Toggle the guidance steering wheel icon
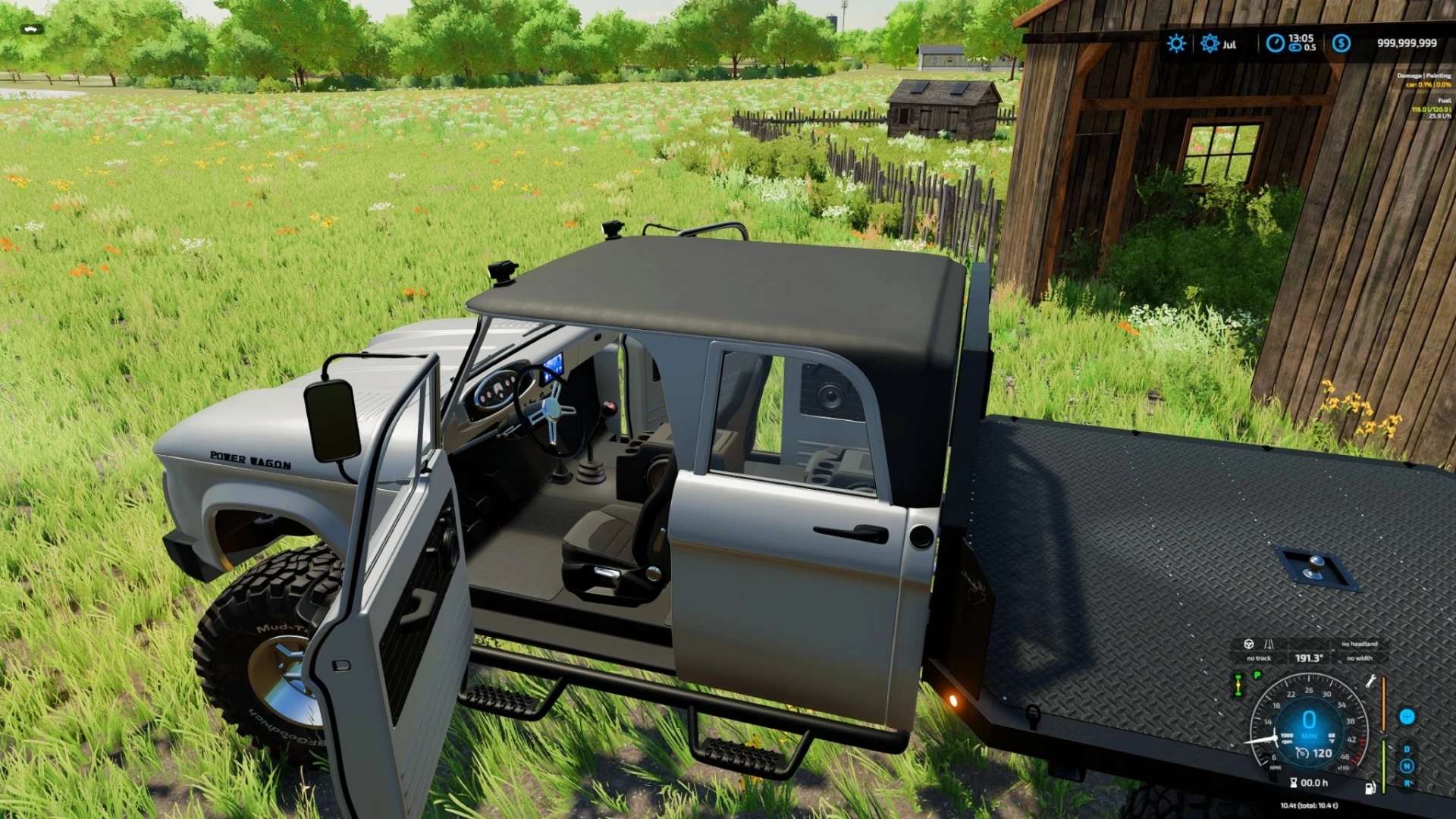 click(x=1249, y=644)
